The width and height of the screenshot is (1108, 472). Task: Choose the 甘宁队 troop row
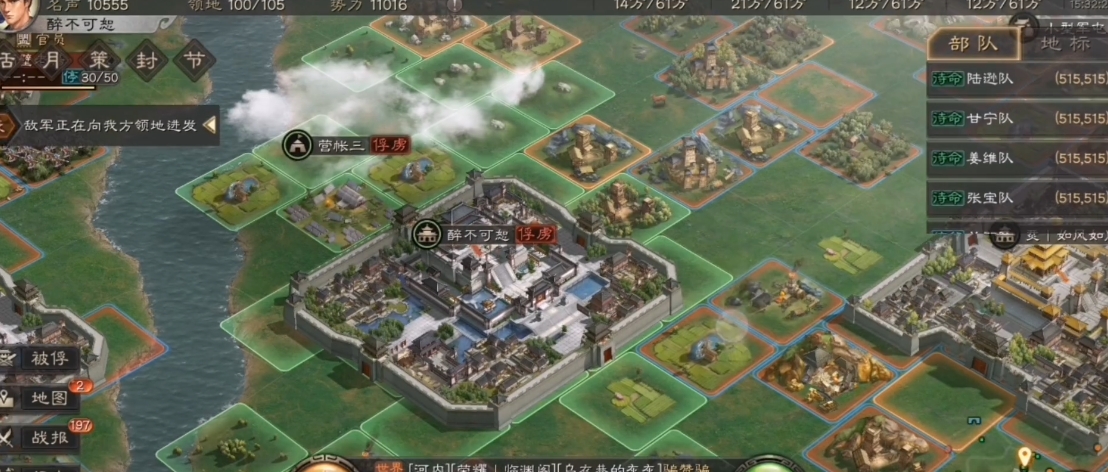pos(1015,119)
